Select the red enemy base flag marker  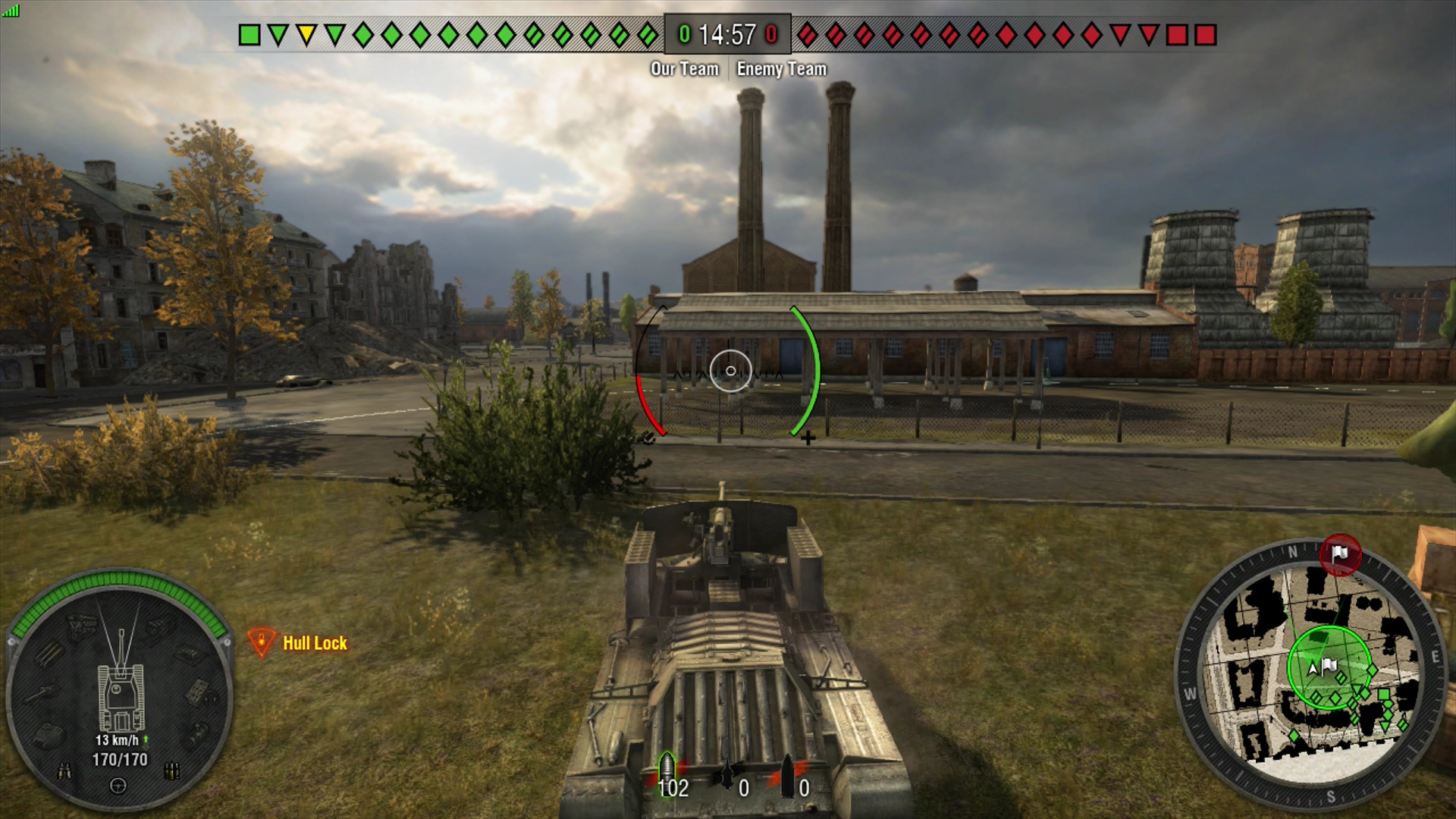point(1340,554)
